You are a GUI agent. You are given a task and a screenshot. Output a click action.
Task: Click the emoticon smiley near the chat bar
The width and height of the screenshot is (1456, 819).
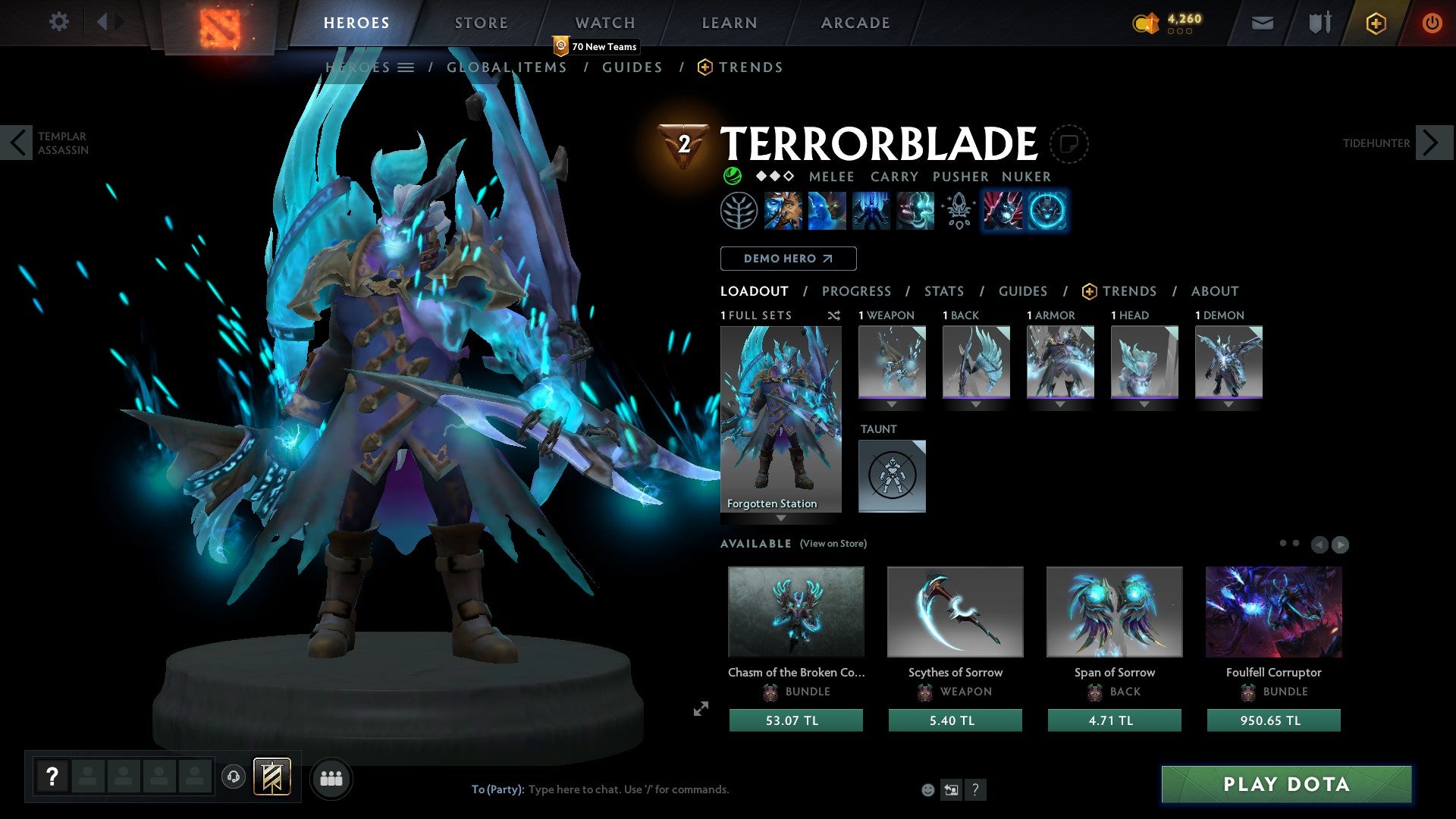pyautogui.click(x=927, y=789)
